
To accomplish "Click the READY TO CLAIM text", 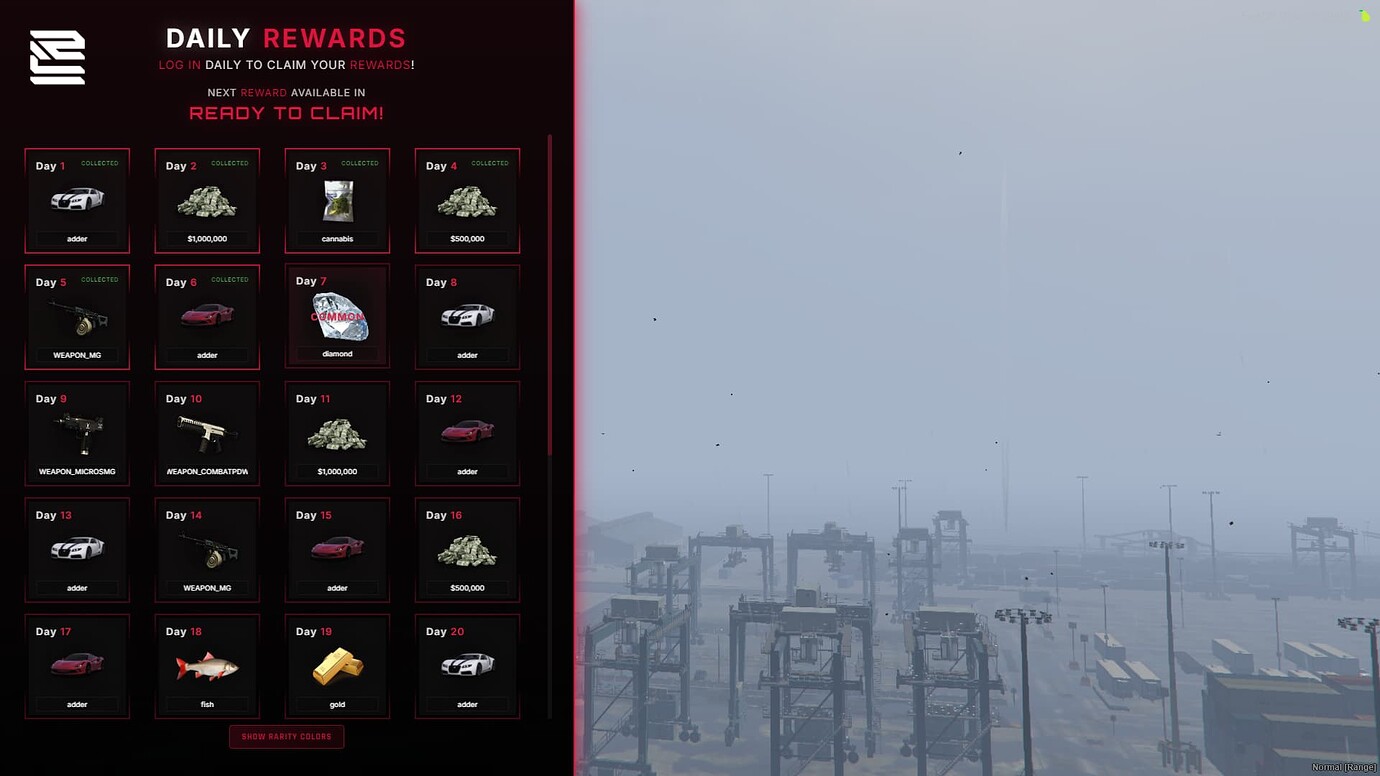I will (x=287, y=112).
